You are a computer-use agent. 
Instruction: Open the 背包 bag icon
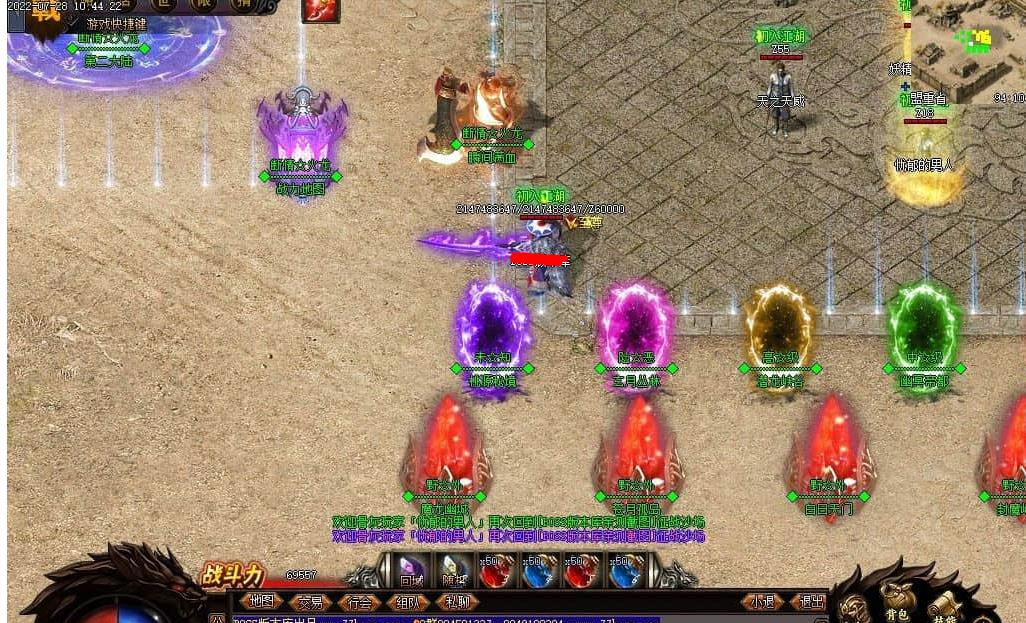point(896,603)
